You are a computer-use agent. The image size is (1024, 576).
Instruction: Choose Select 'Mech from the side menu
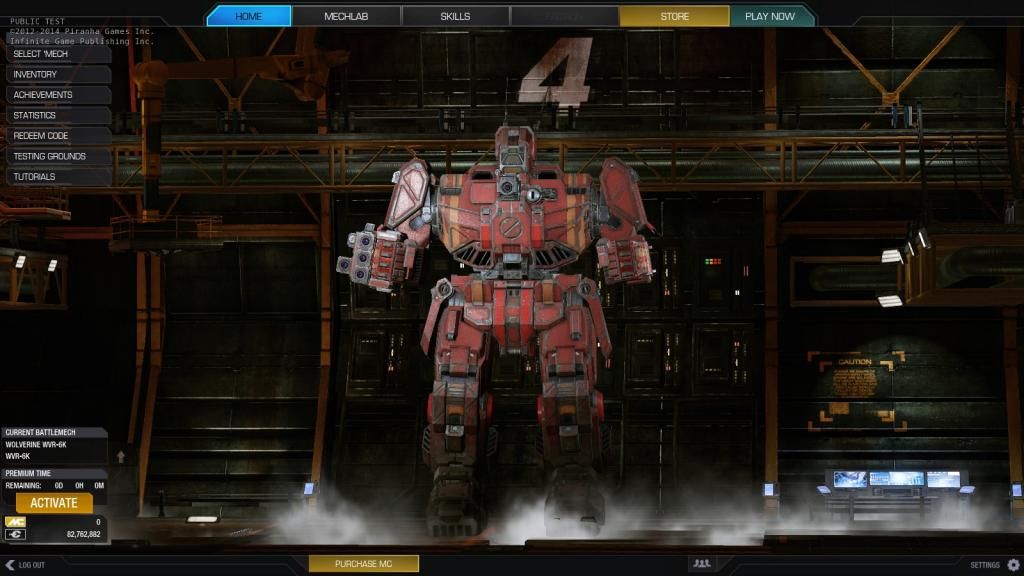(x=56, y=53)
